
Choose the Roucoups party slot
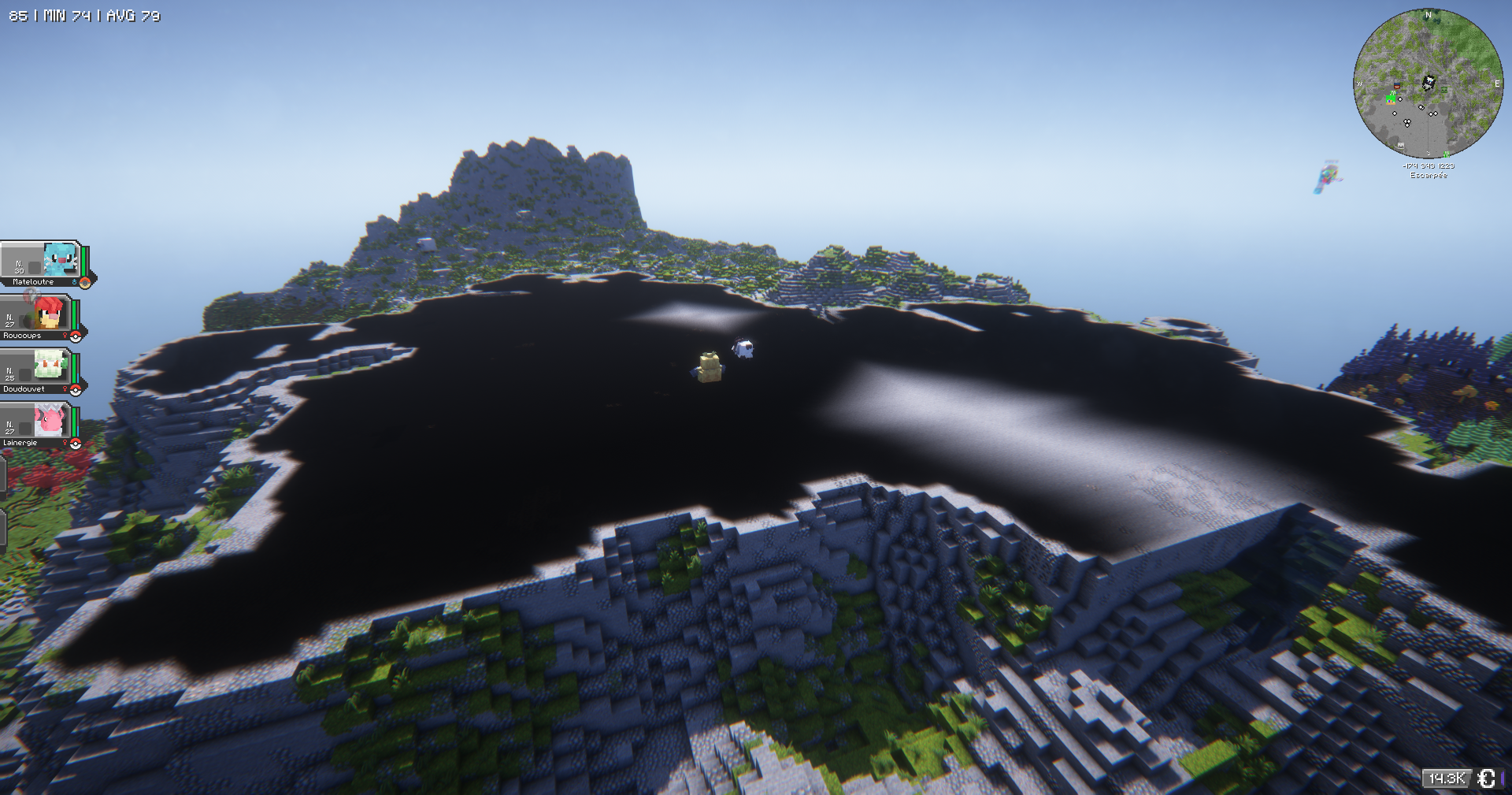[39, 318]
